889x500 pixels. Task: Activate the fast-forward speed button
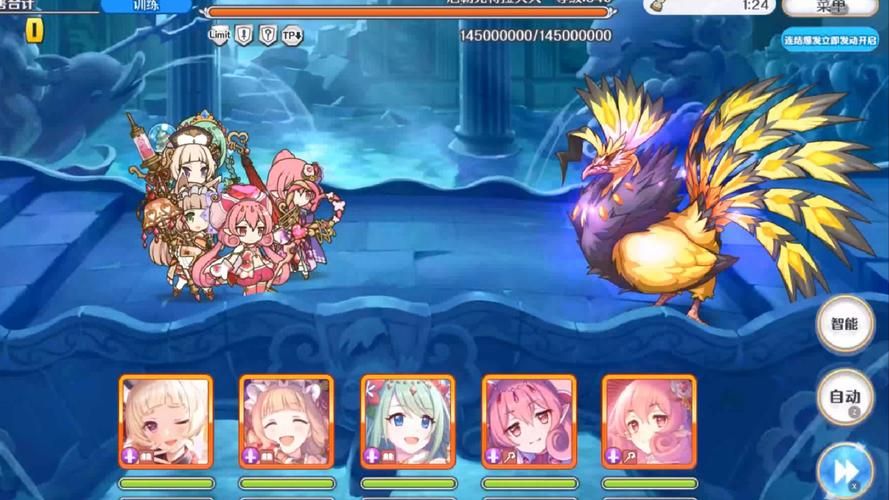coord(844,470)
